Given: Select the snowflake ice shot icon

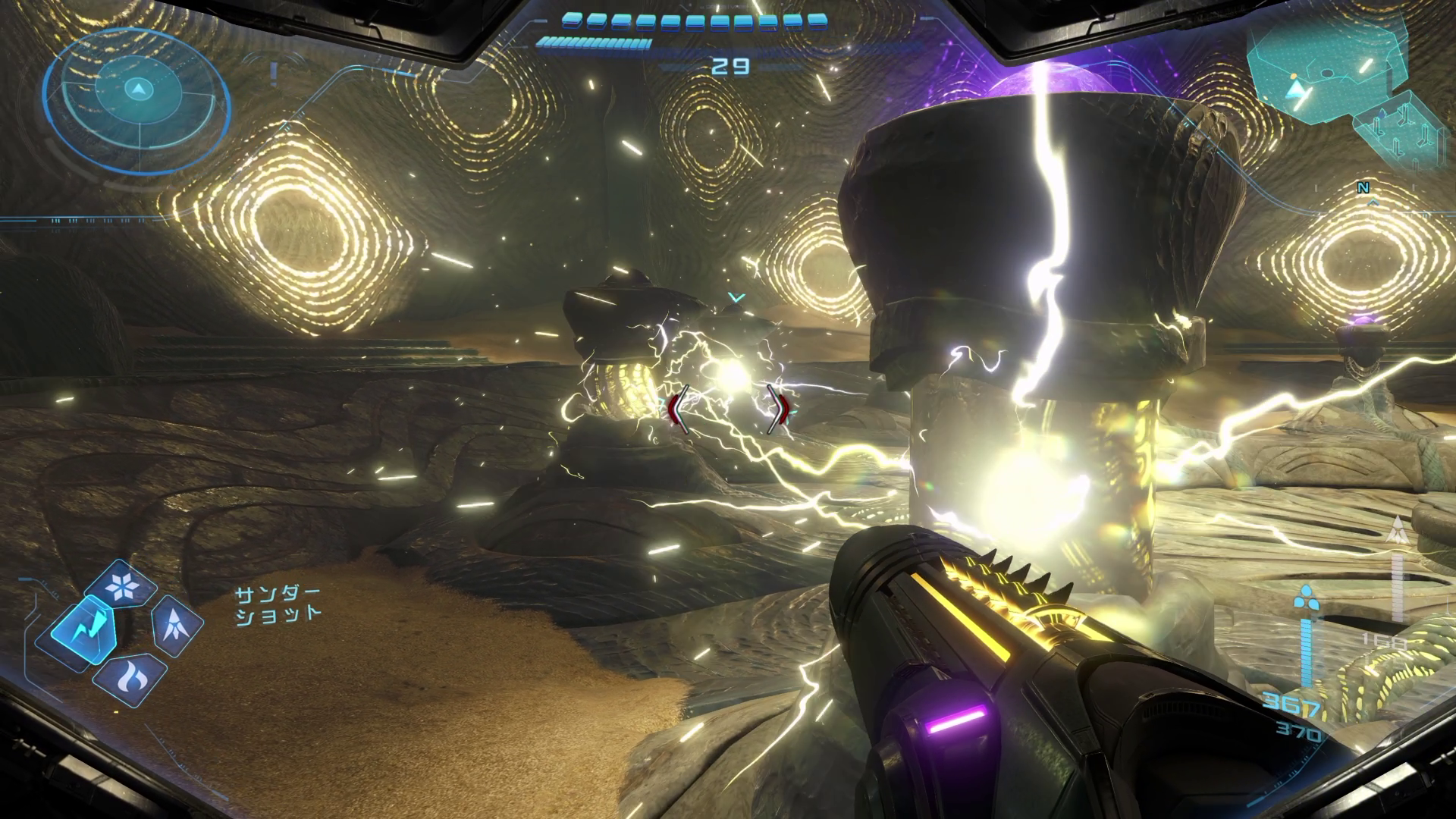Looking at the screenshot, I should 121,585.
